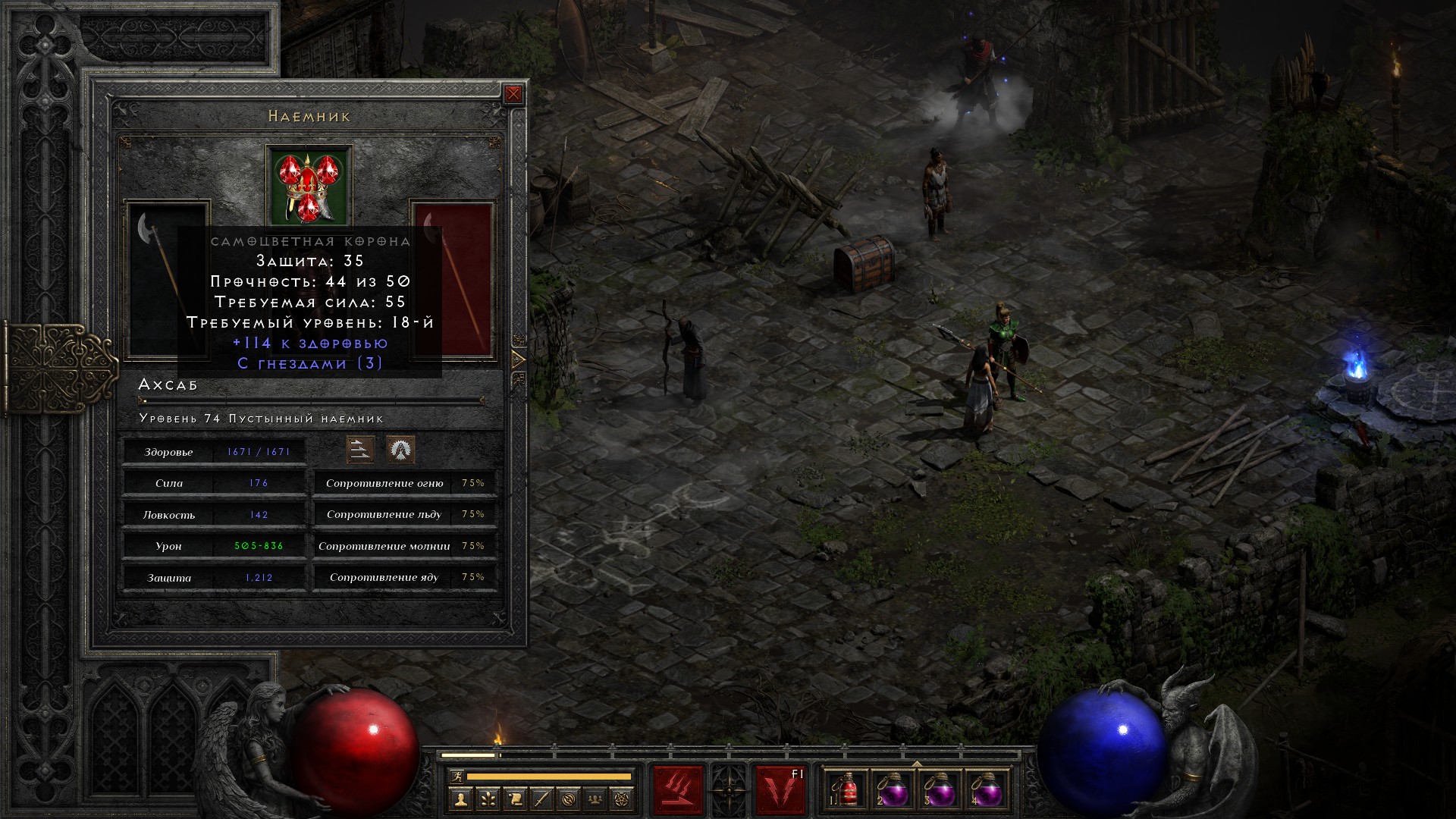Screen dimensions: 1456x819
Task: Toggle the run/walk button
Action: 457,776
